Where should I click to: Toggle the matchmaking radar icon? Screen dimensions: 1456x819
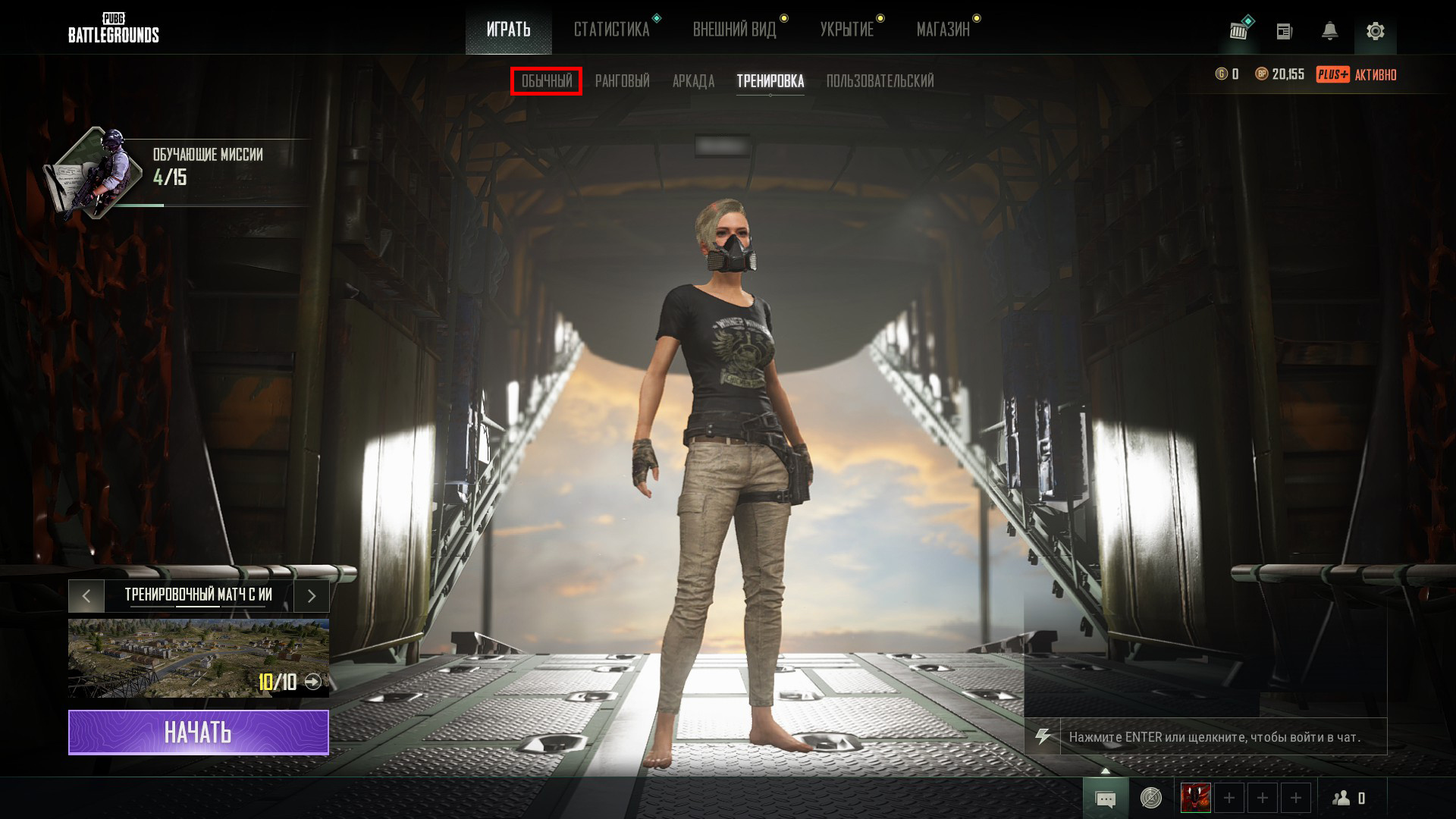click(1150, 798)
